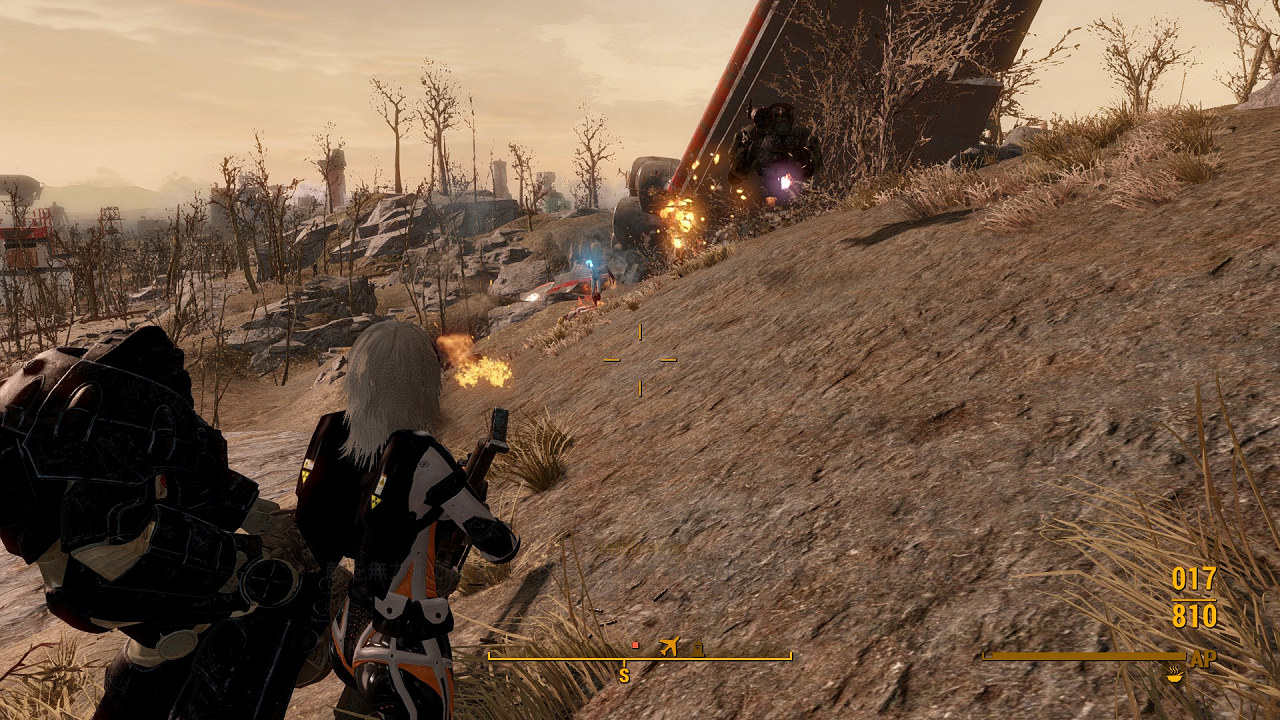Select the faded building marker on the compass
Viewport: 1280px width, 720px height.
coord(697,649)
